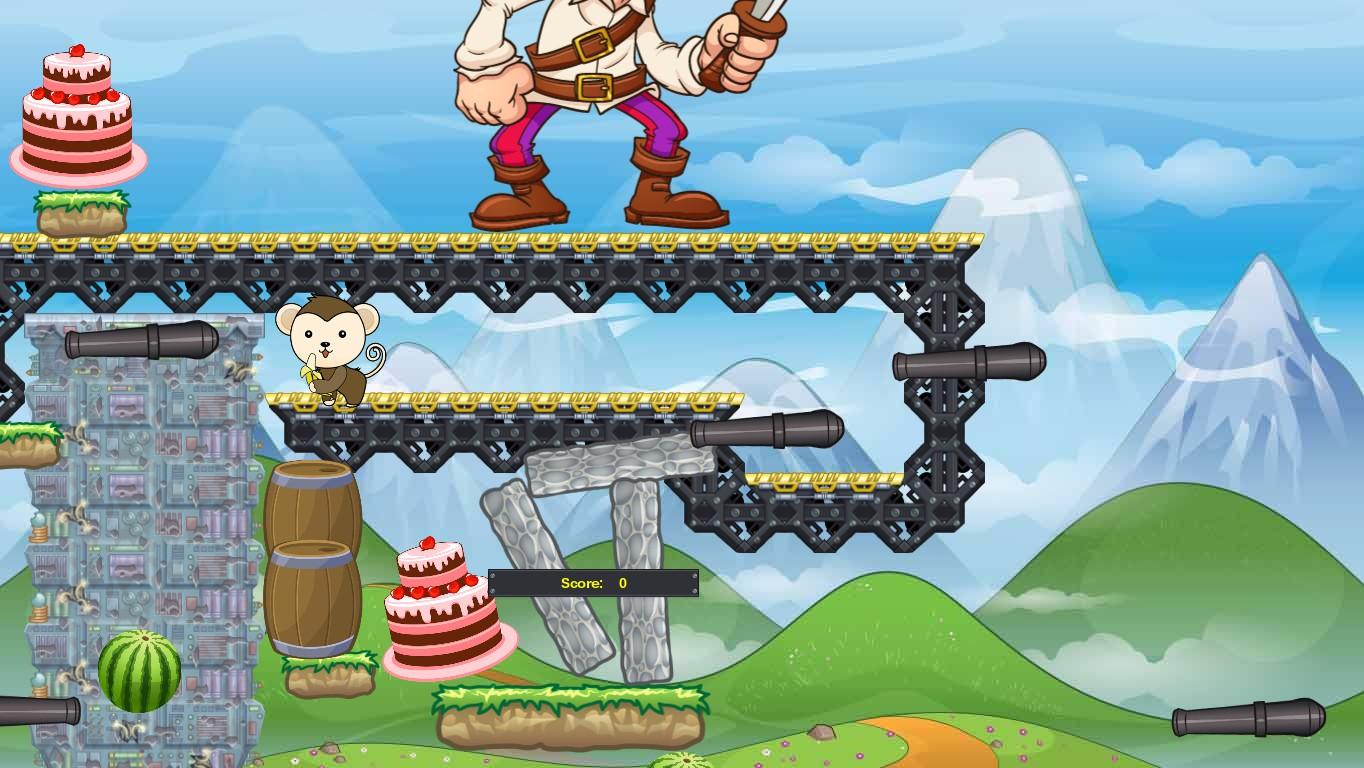The width and height of the screenshot is (1364, 768).
Task: Click the top wooden barrel
Action: (x=312, y=505)
